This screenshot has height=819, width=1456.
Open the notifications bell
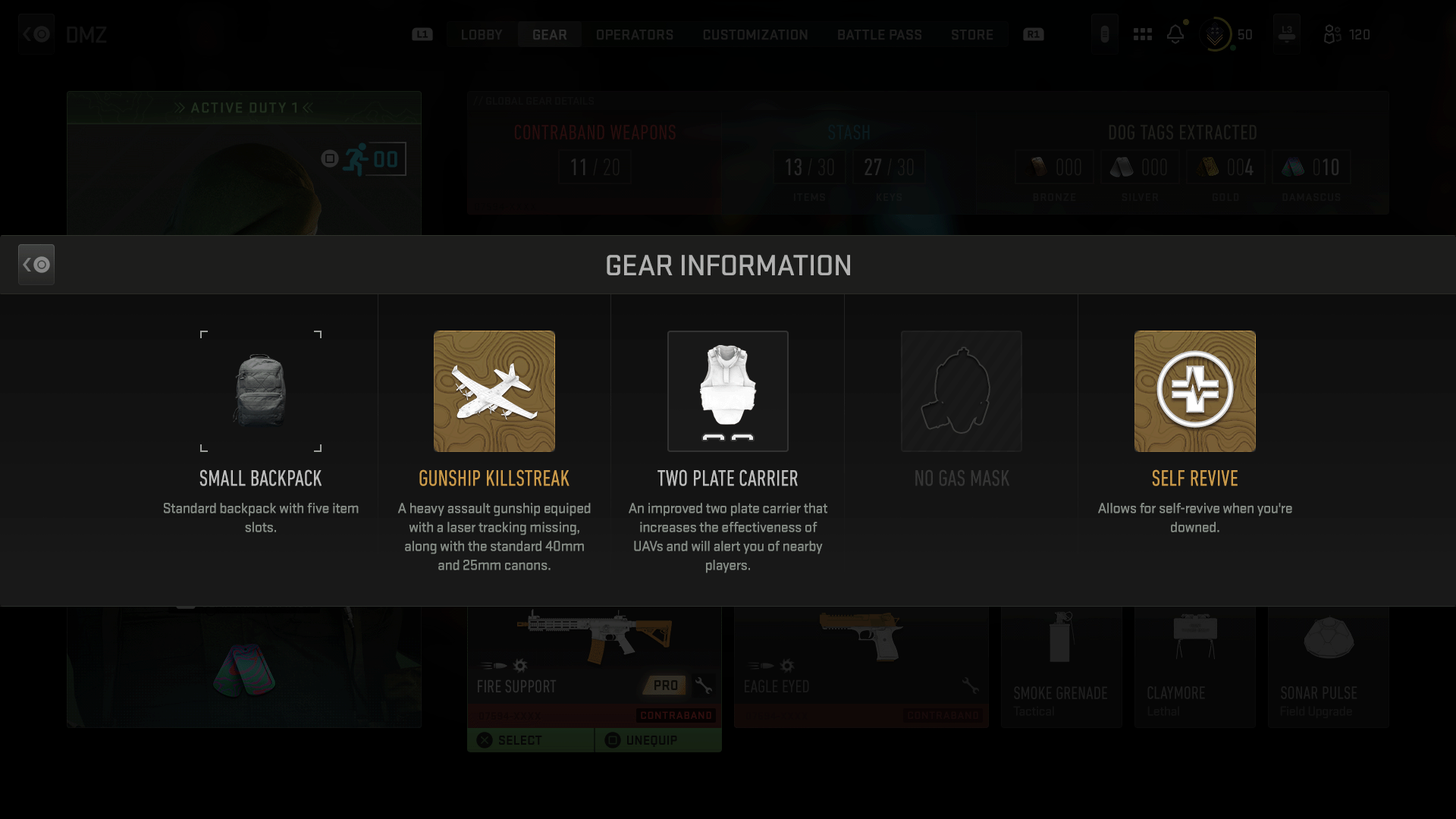[1175, 34]
